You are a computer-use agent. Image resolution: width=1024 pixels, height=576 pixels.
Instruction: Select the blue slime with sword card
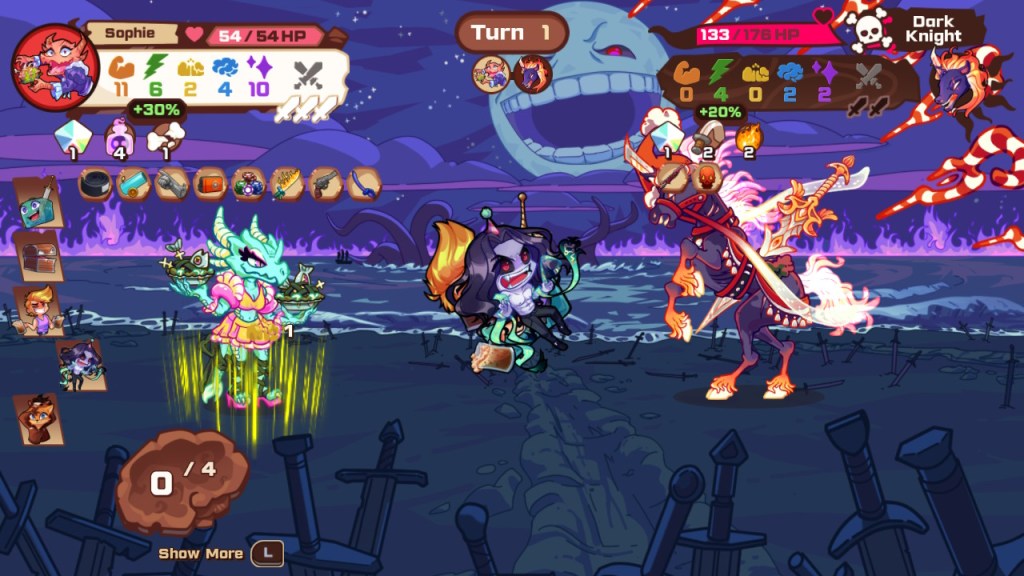click(38, 204)
